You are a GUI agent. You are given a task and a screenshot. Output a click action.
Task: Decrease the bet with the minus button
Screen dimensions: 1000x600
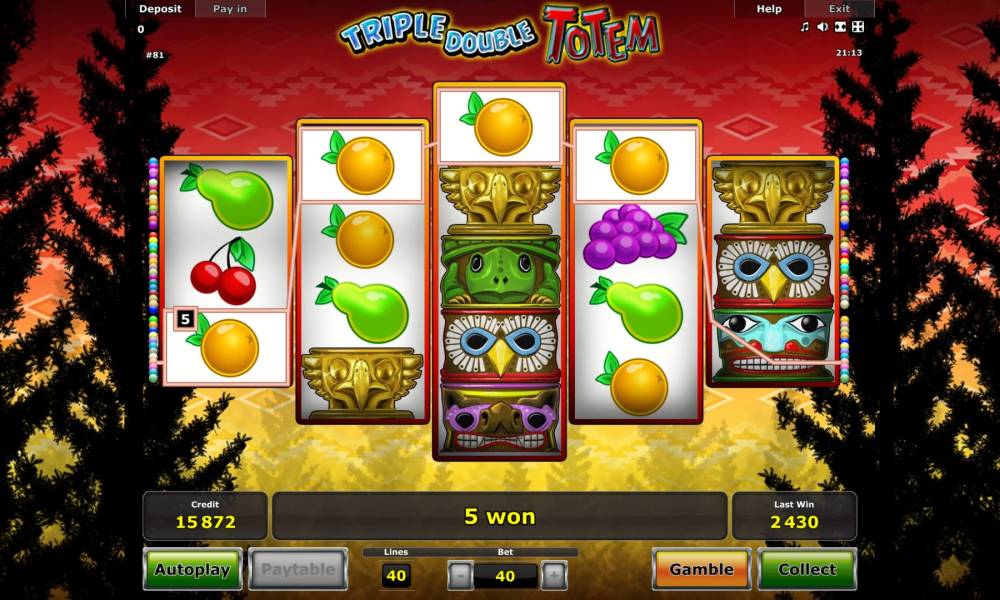[x=460, y=576]
